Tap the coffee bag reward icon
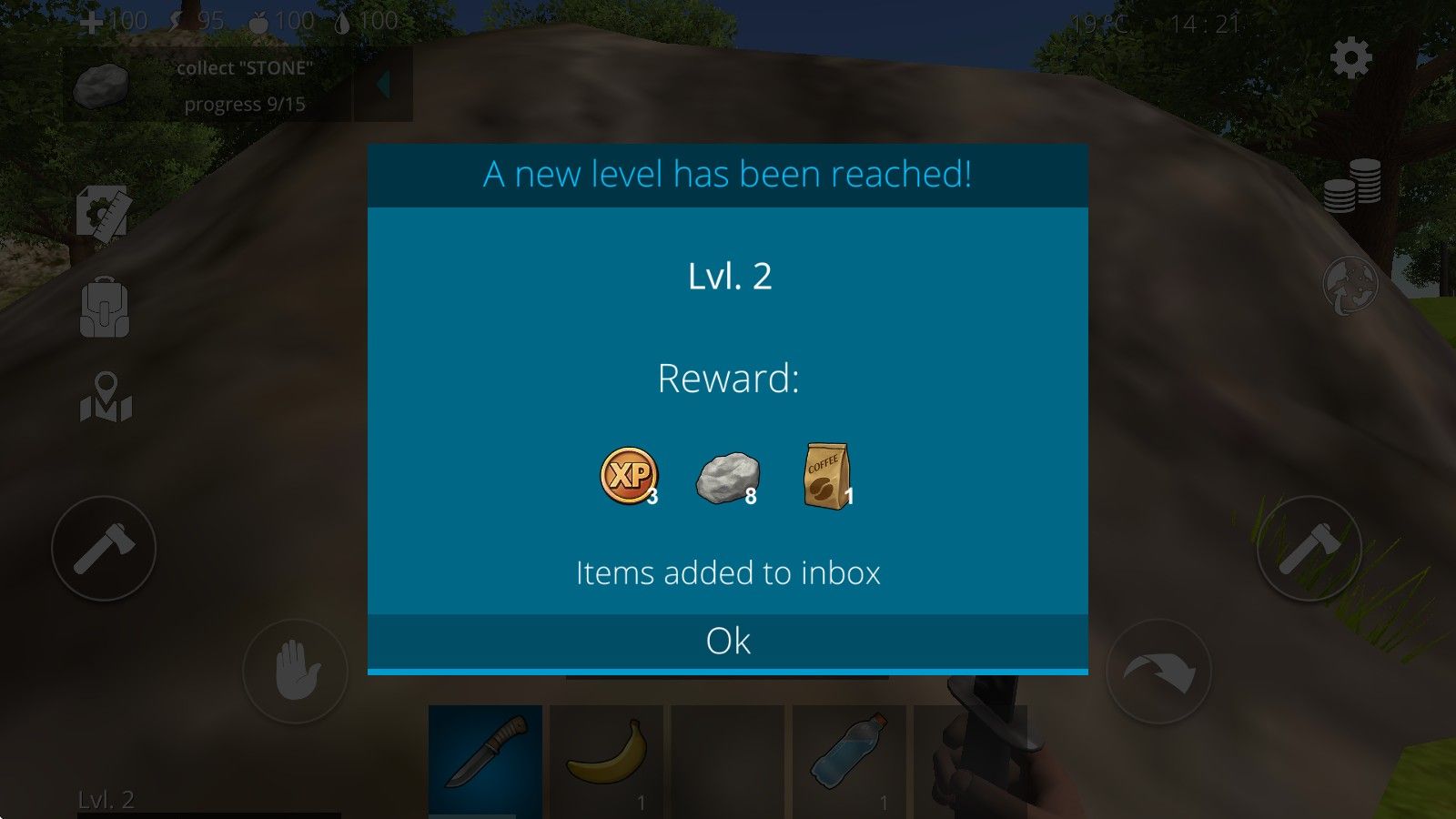Screen dimensions: 1456x819 (x=826, y=475)
